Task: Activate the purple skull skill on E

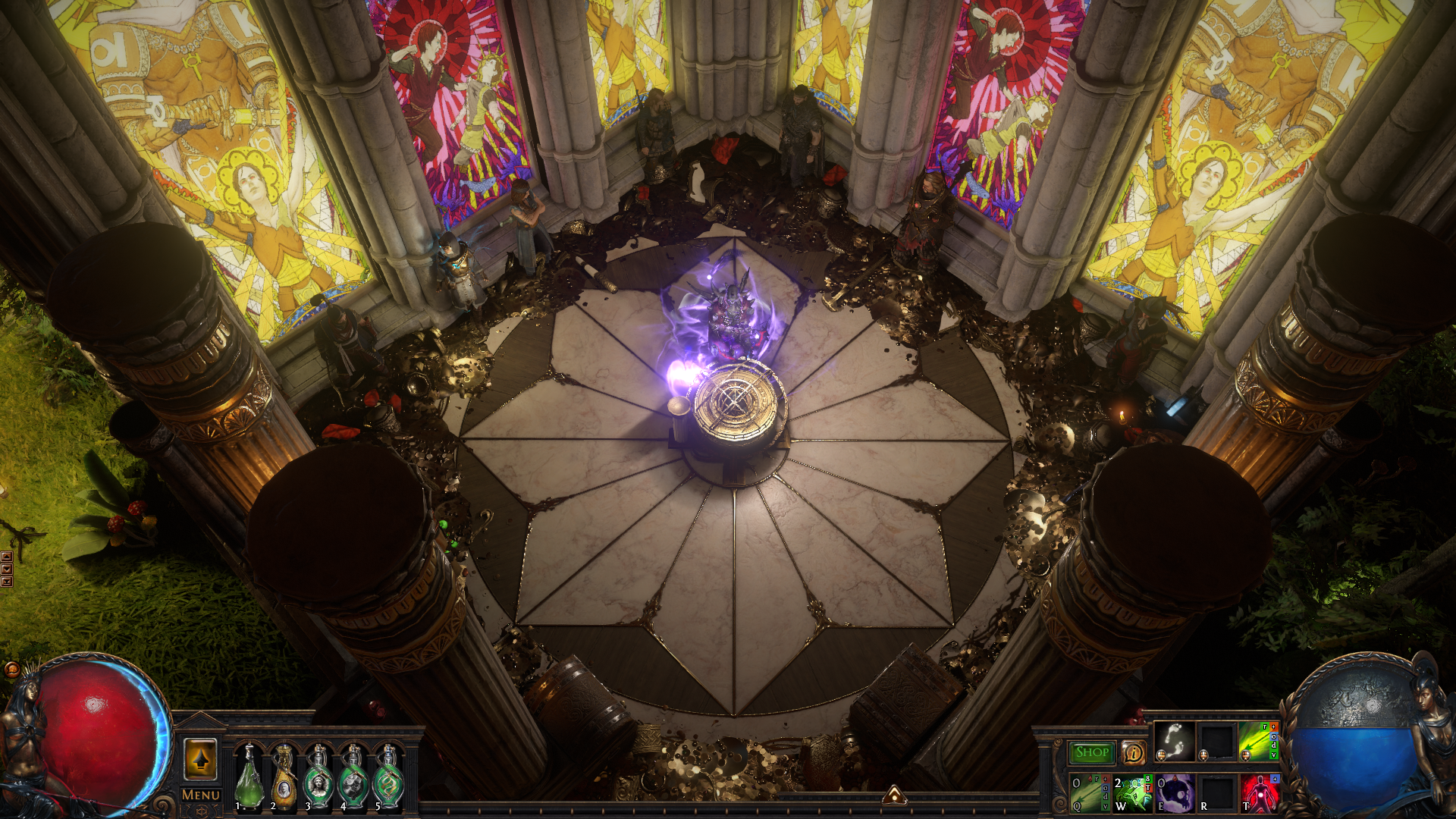Action: coord(1175,793)
